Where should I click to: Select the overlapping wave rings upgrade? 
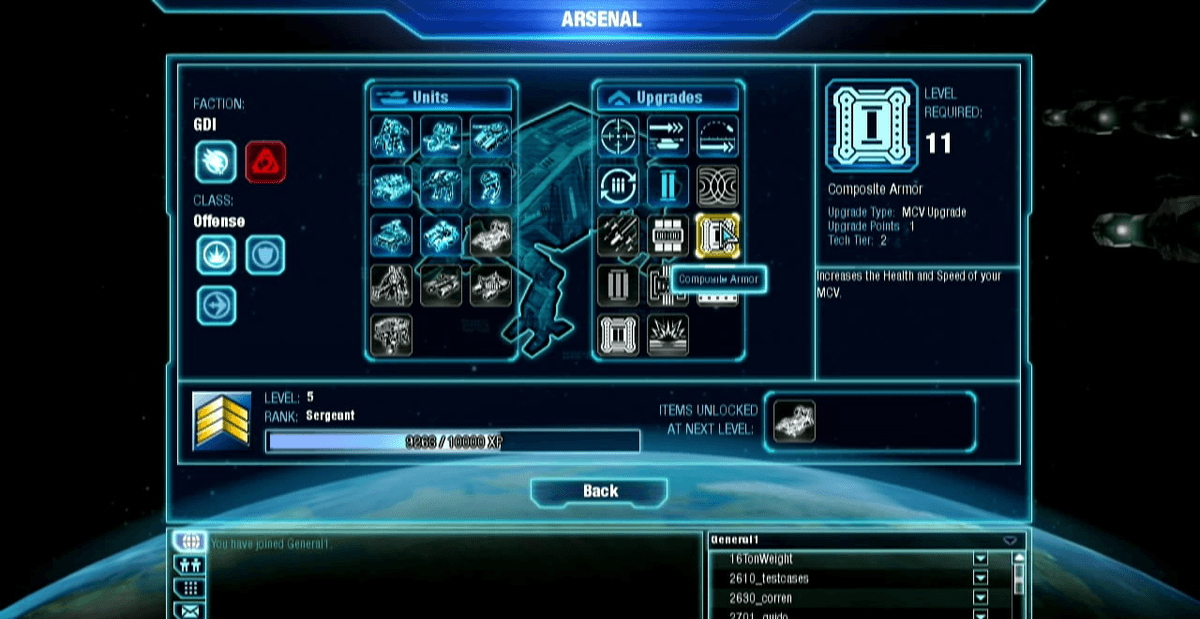click(x=717, y=186)
